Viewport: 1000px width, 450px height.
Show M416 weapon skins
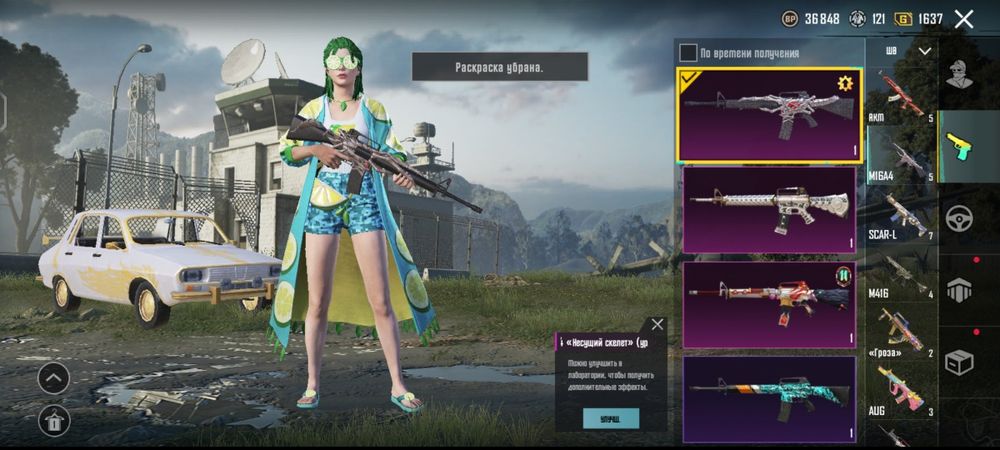[901, 276]
